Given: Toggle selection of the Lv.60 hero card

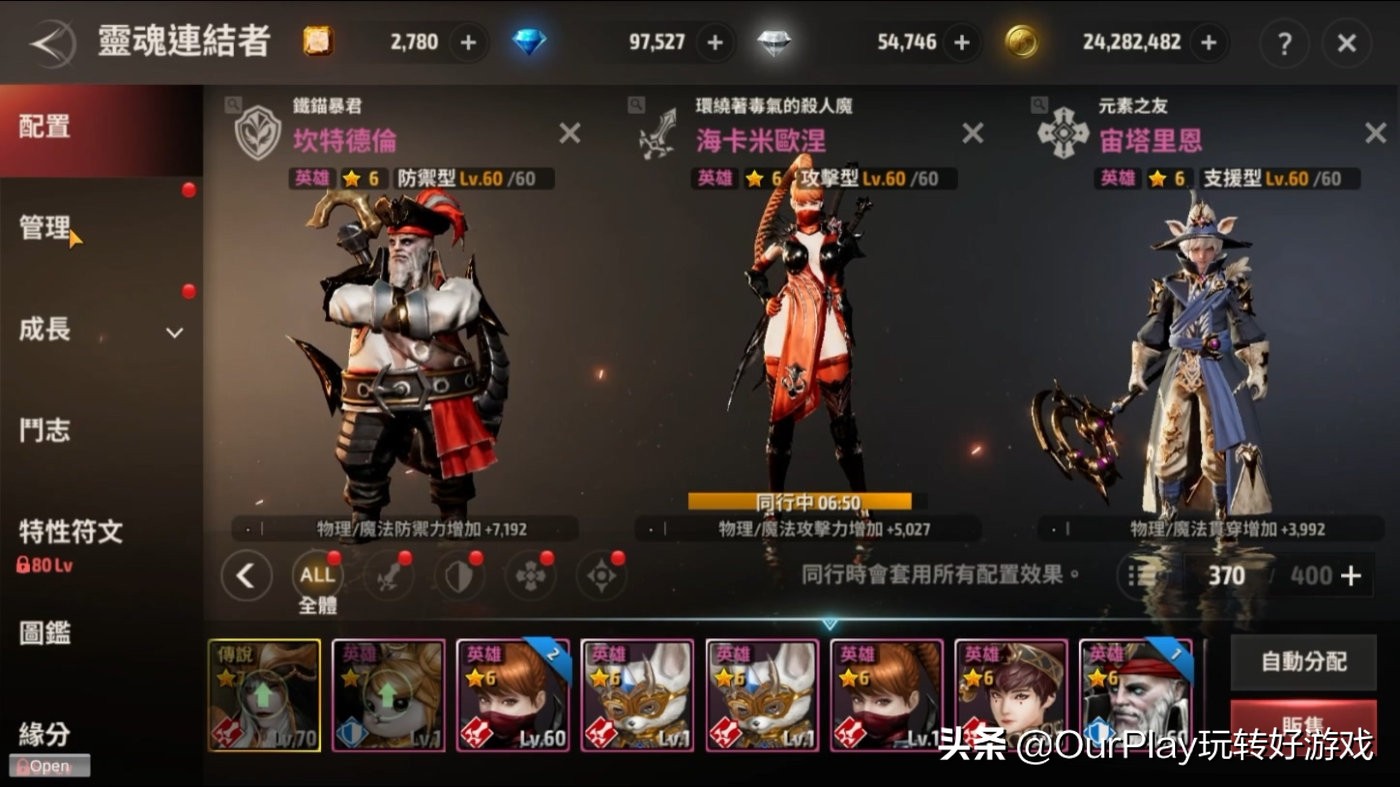Looking at the screenshot, I should coord(513,694).
